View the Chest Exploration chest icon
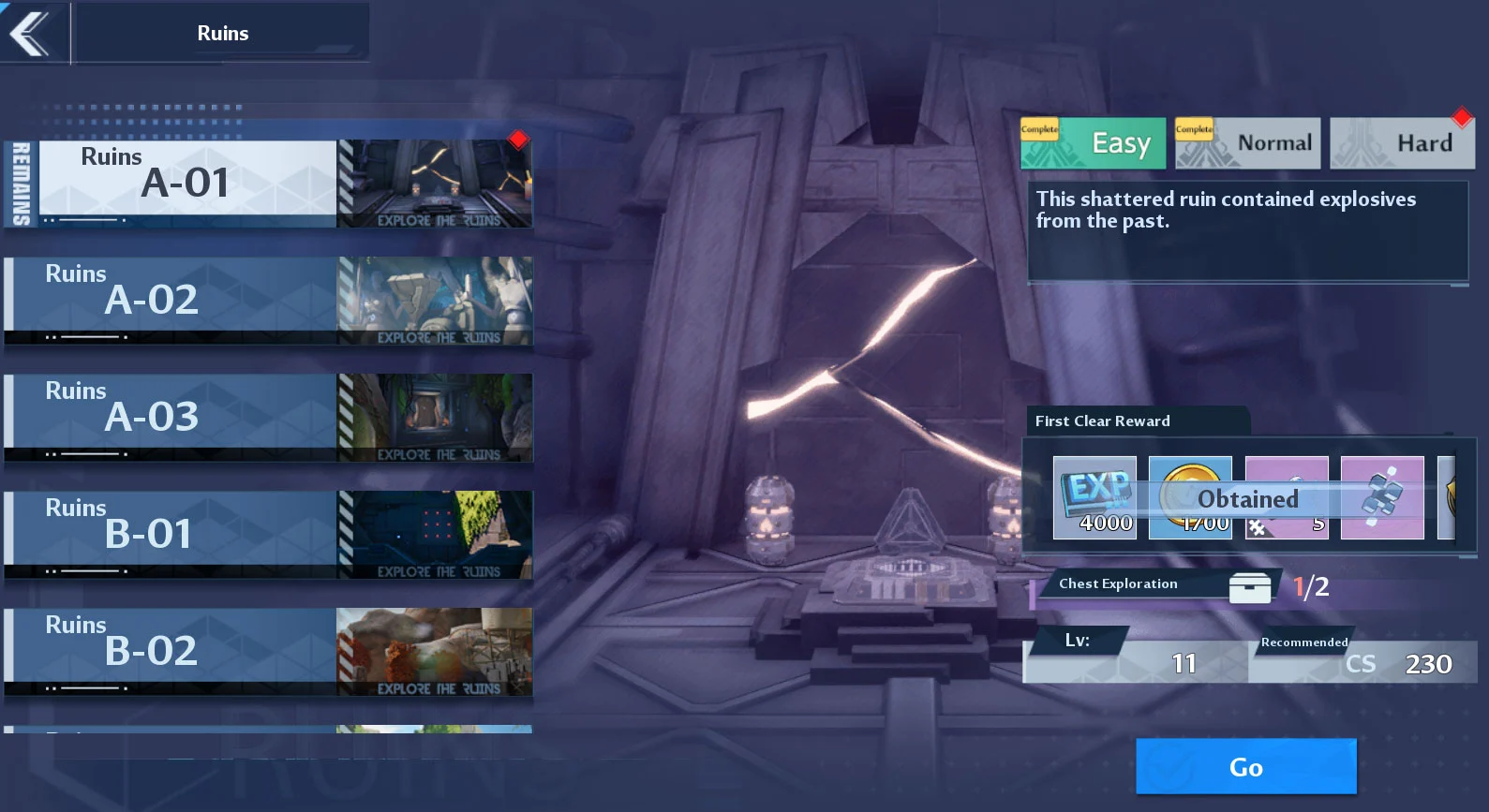Image resolution: width=1489 pixels, height=812 pixels. [1249, 587]
